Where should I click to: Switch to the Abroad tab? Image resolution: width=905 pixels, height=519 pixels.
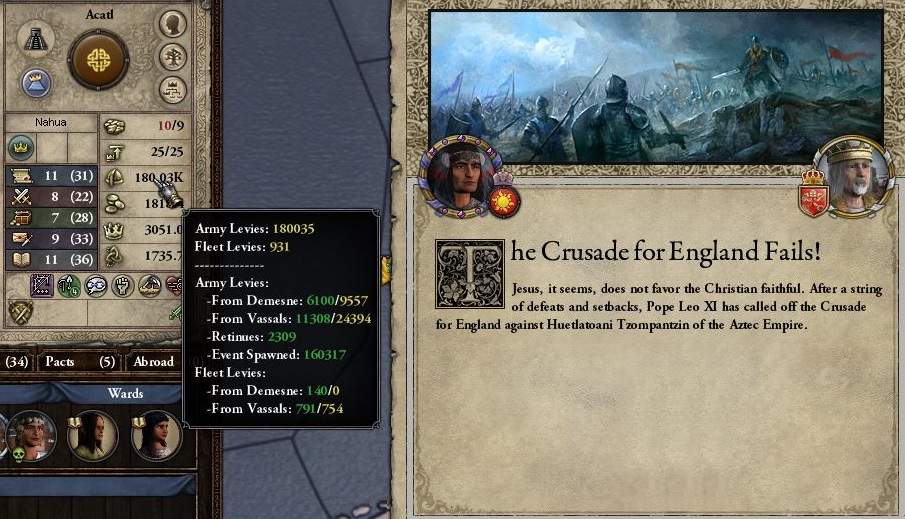pos(153,361)
